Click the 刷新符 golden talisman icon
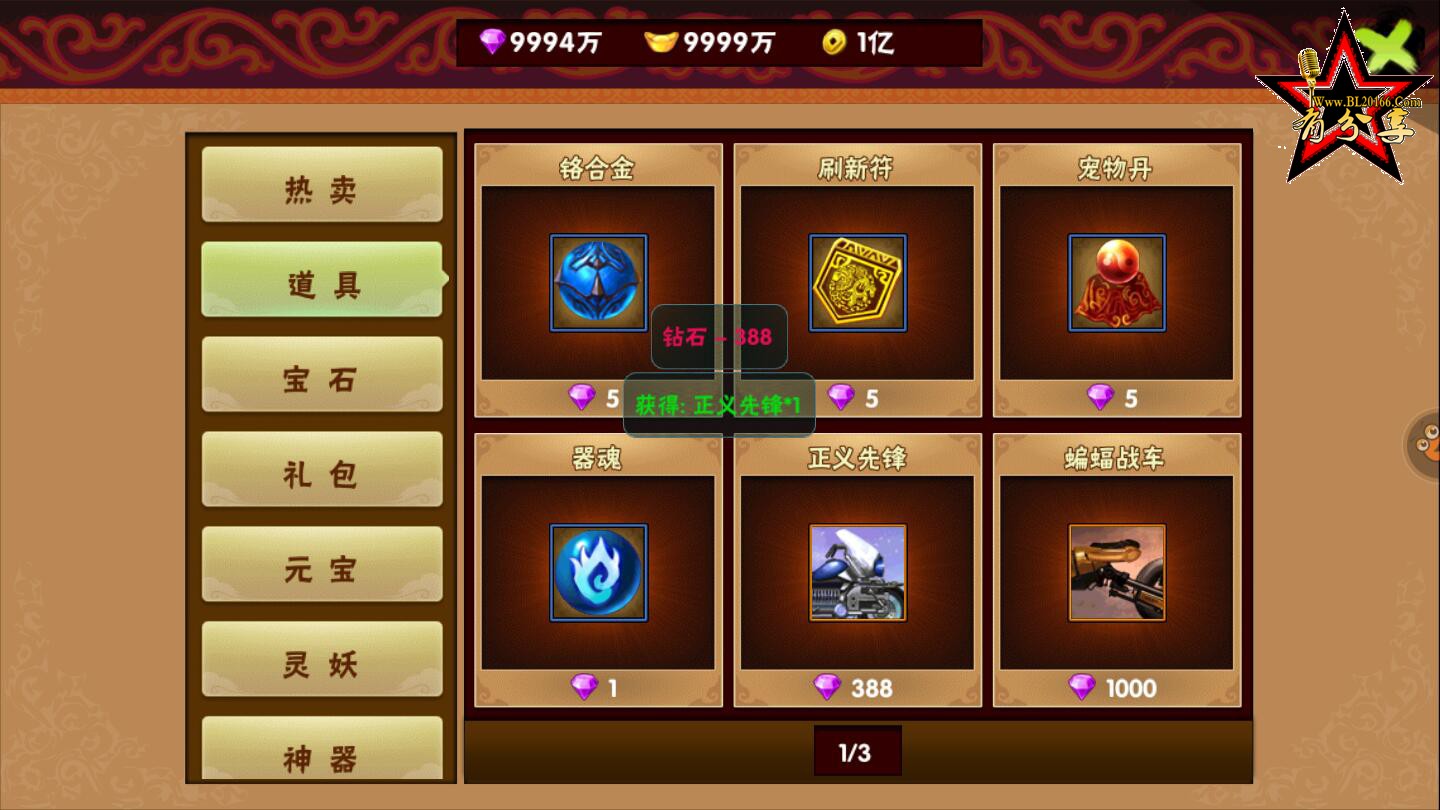 [857, 282]
